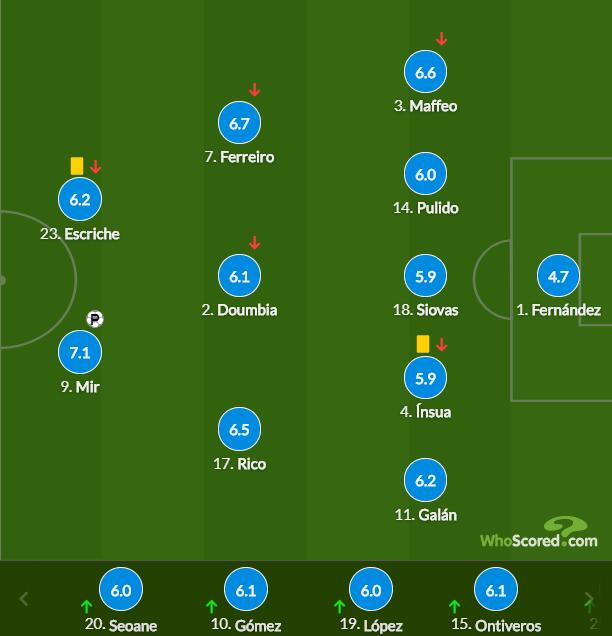The width and height of the screenshot is (612, 636).
Task: Click Maffeo's 6.6 rating circle
Action: coord(425,72)
